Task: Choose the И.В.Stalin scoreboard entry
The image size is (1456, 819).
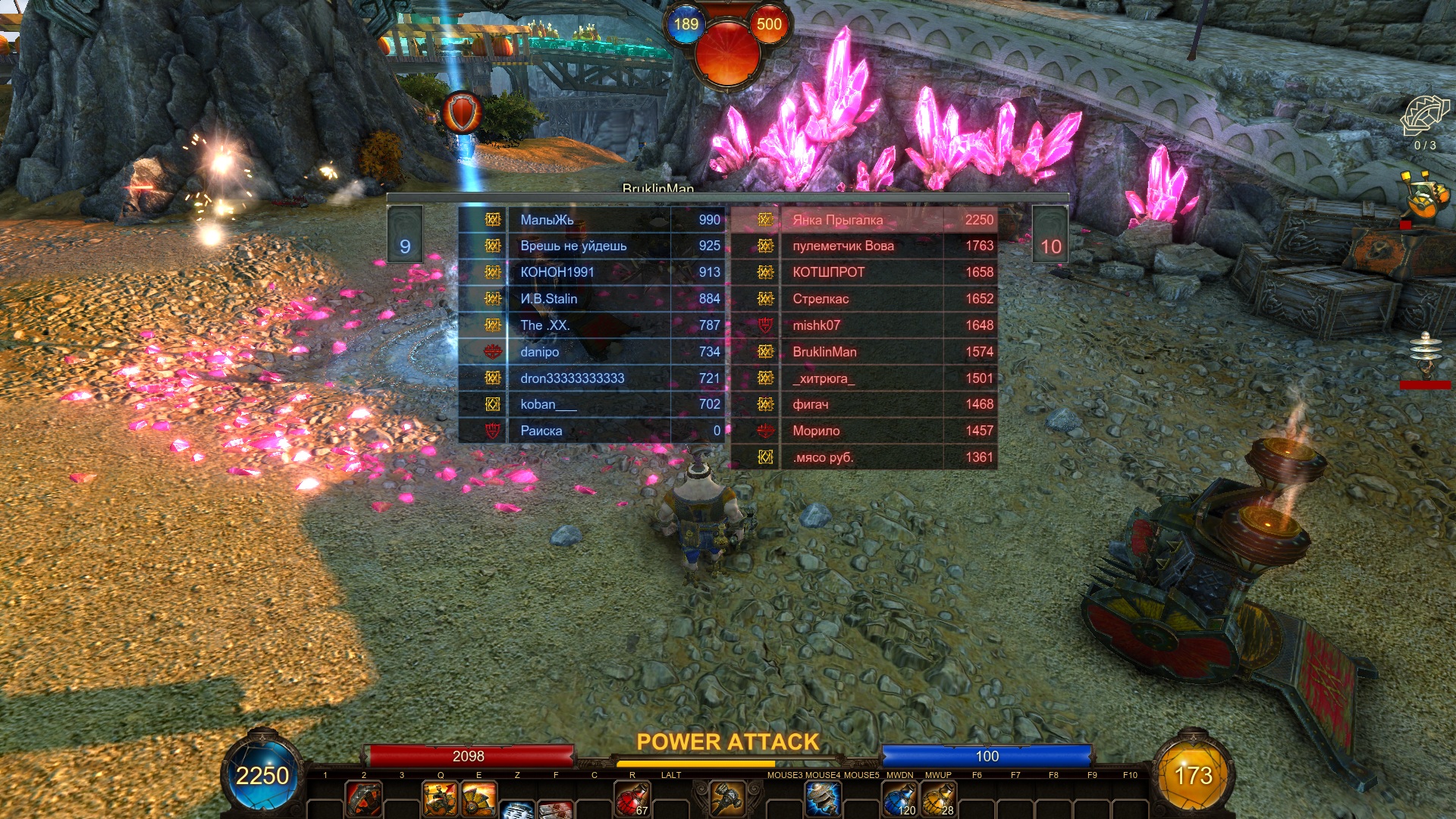Action: click(591, 299)
